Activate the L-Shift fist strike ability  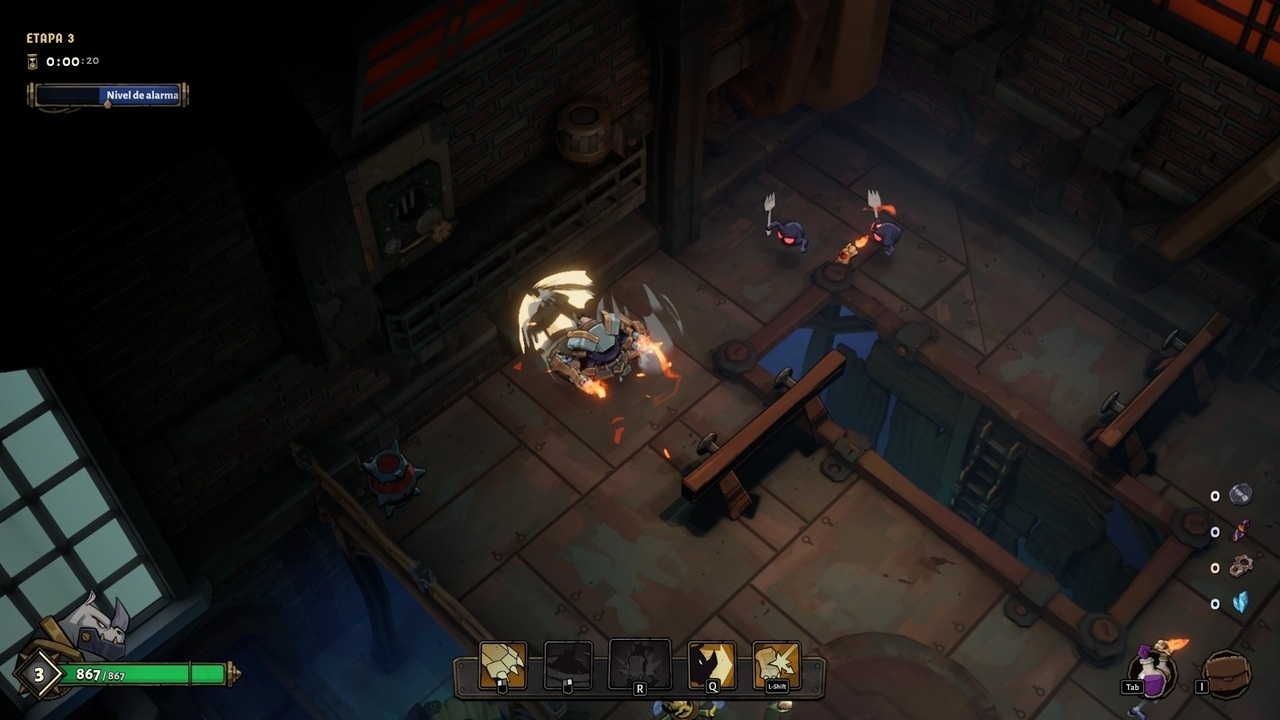point(777,664)
